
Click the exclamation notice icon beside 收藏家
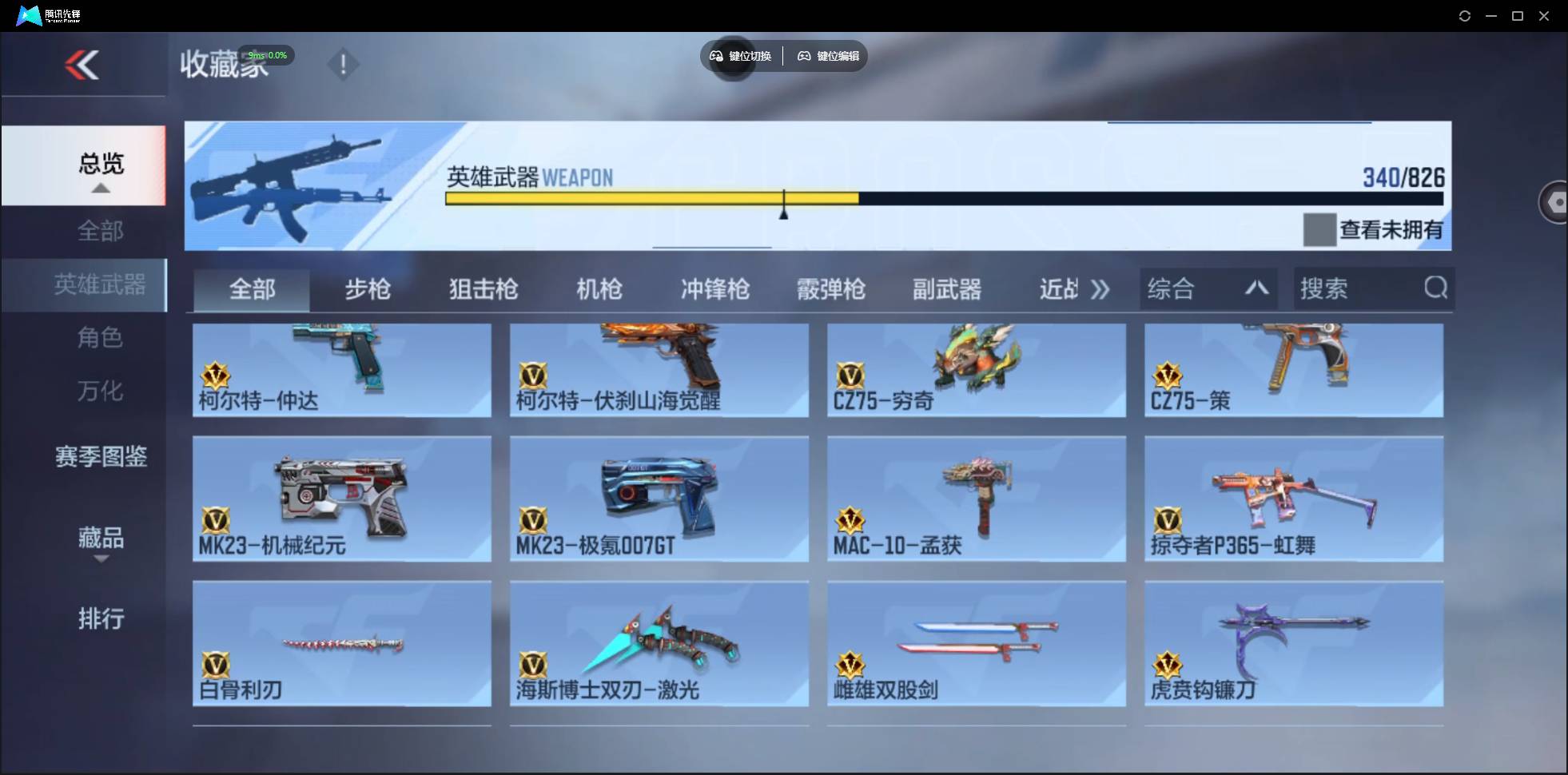(x=344, y=64)
